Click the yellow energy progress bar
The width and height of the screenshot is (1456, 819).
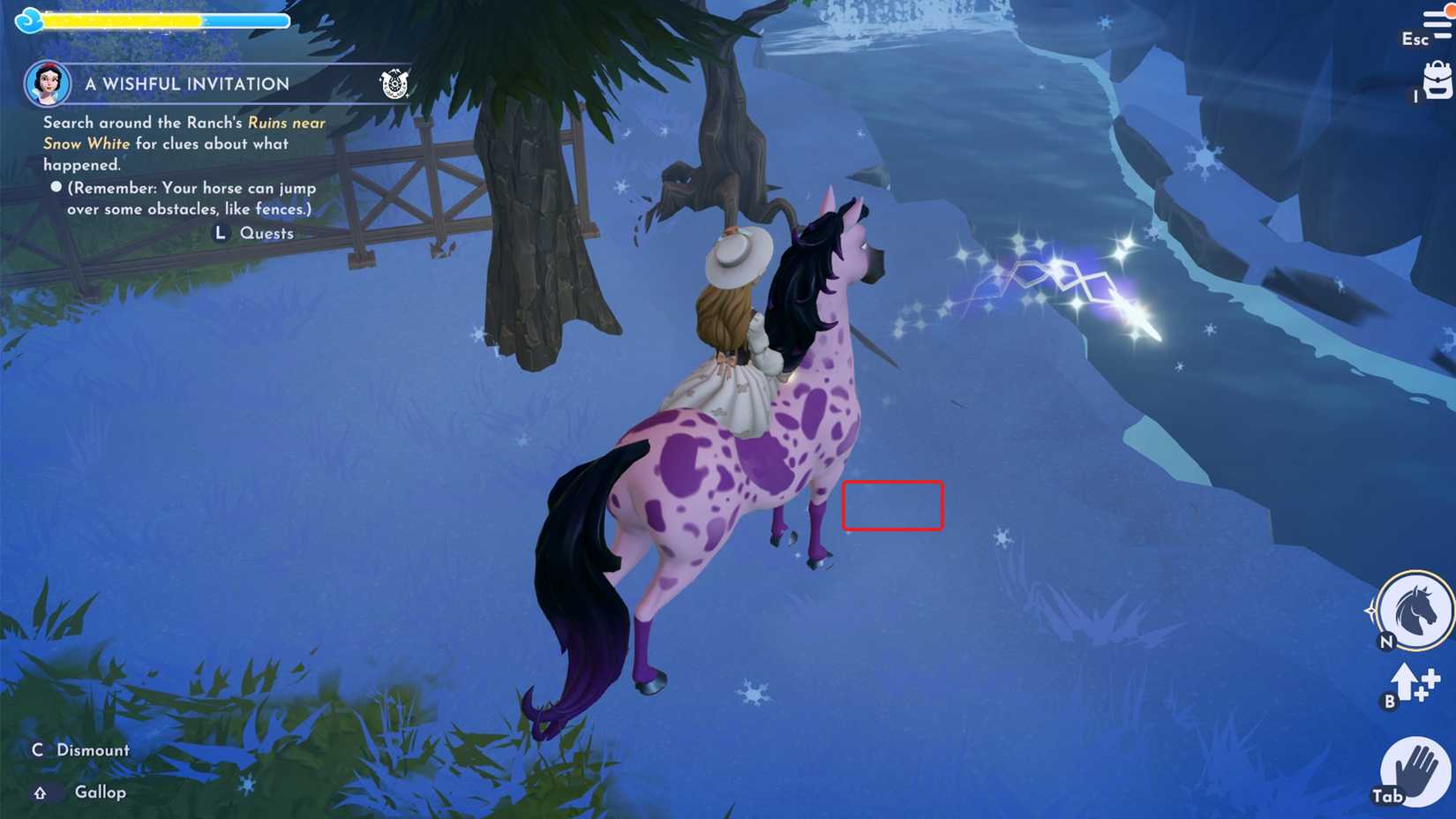point(124,19)
